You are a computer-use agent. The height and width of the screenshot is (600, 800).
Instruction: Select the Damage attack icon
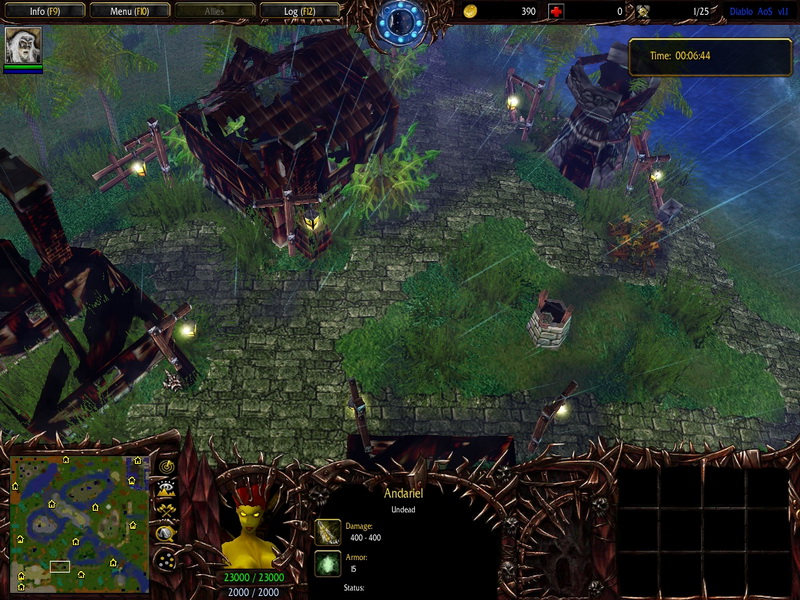coord(327,531)
